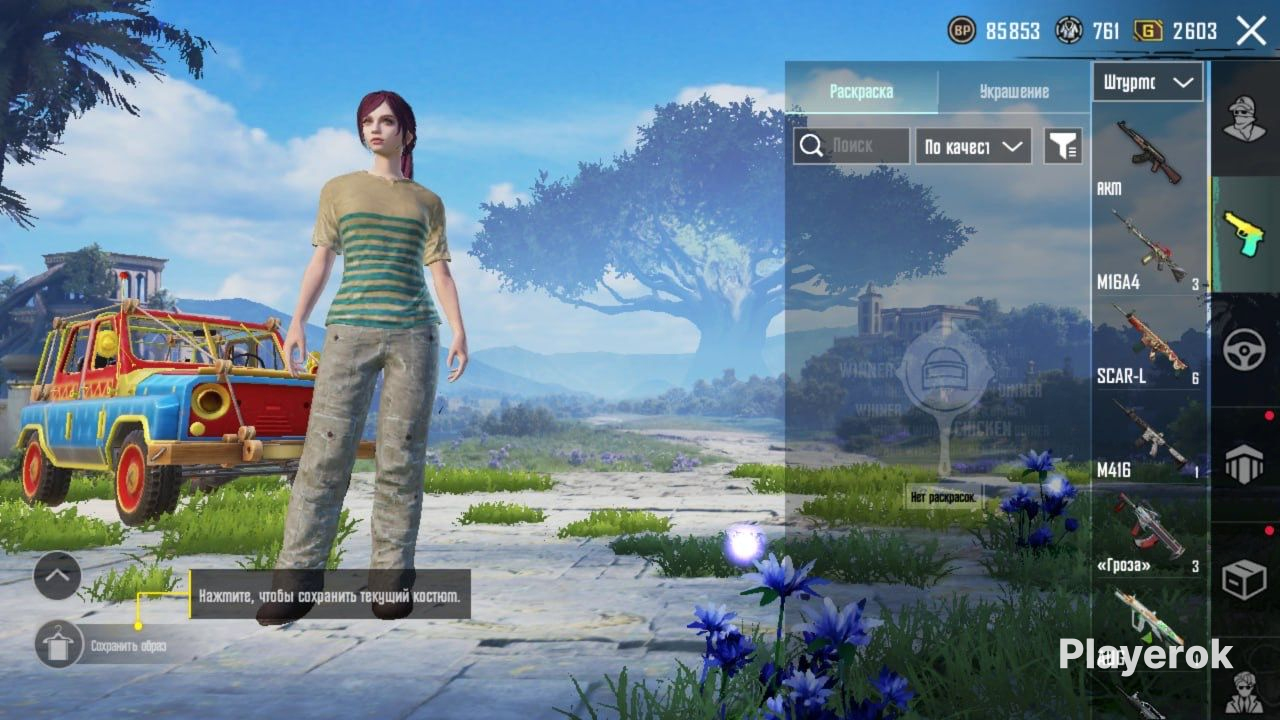Open the По качеству sort dropdown

(973, 146)
